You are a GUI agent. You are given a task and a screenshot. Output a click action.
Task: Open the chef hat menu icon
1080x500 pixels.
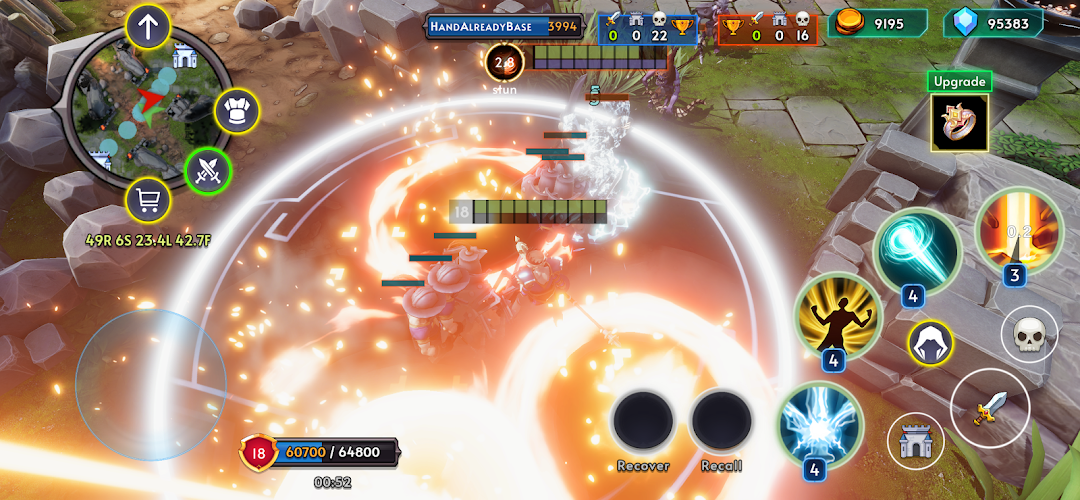237,111
